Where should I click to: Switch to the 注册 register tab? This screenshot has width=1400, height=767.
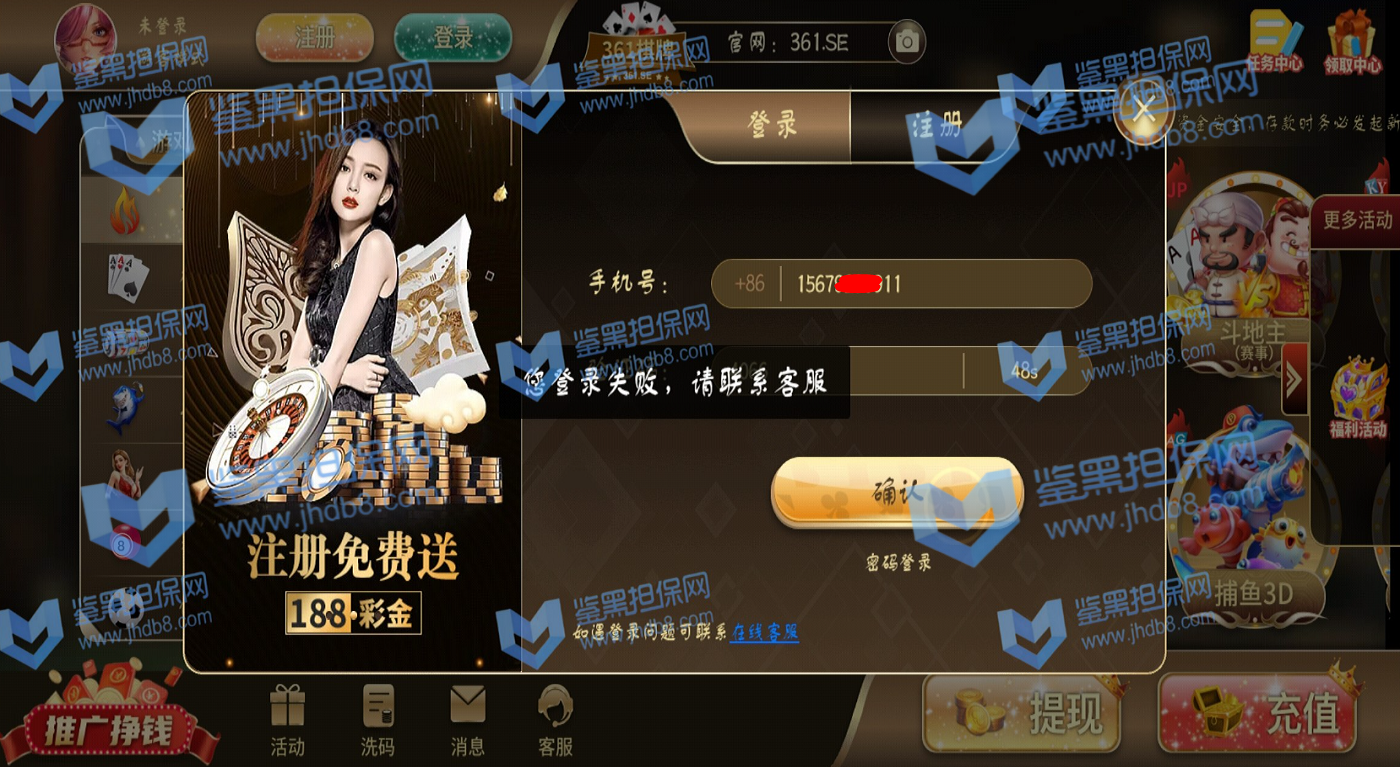point(936,125)
